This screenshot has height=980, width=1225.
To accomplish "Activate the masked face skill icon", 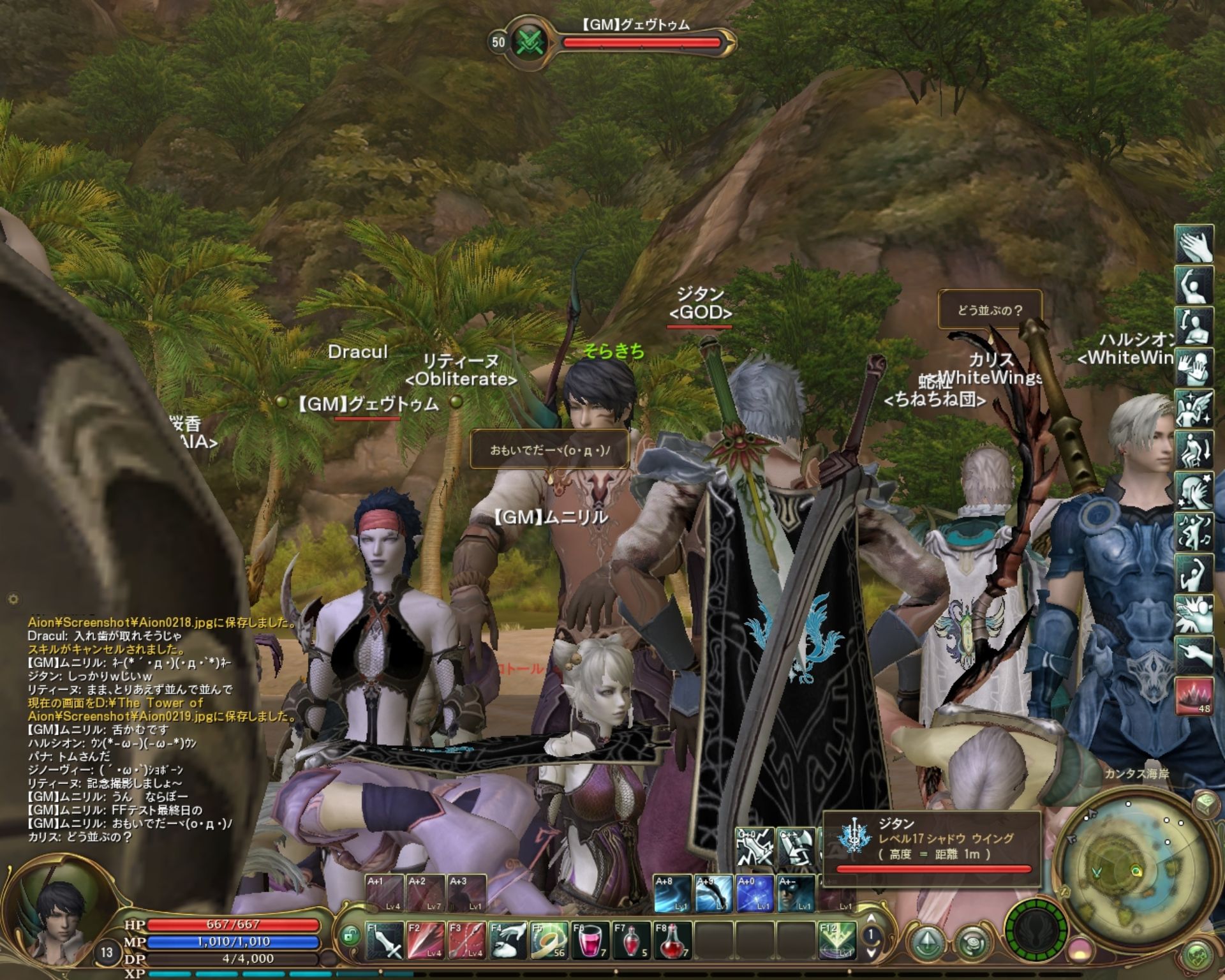I will pyautogui.click(x=796, y=893).
